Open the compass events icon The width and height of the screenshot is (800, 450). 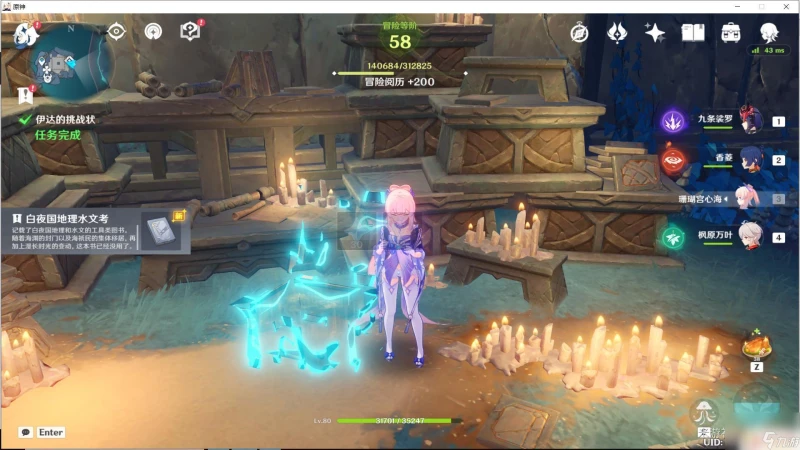(x=580, y=32)
